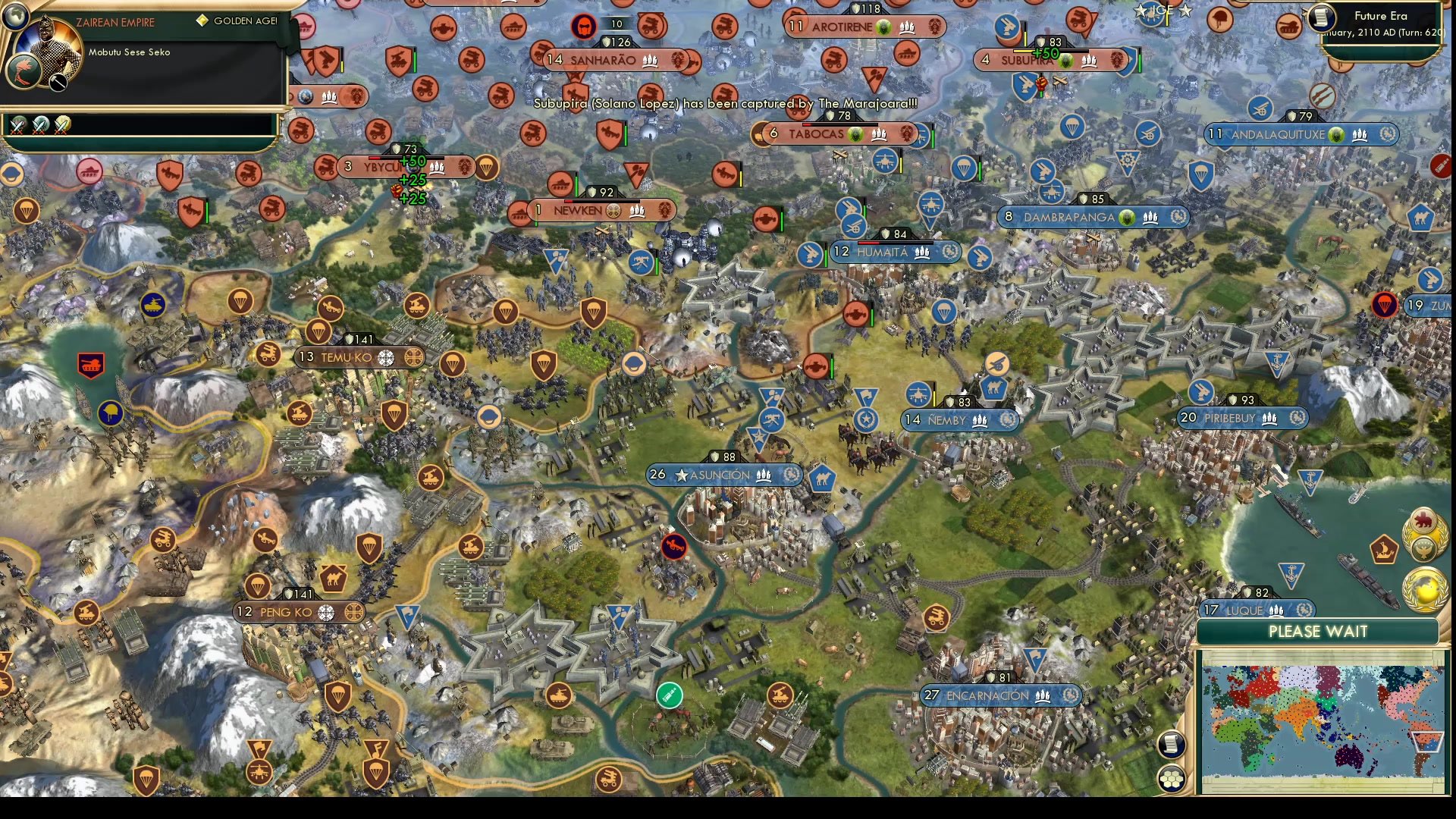
Task: Click the PLEASE WAIT banner
Action: click(x=1319, y=631)
